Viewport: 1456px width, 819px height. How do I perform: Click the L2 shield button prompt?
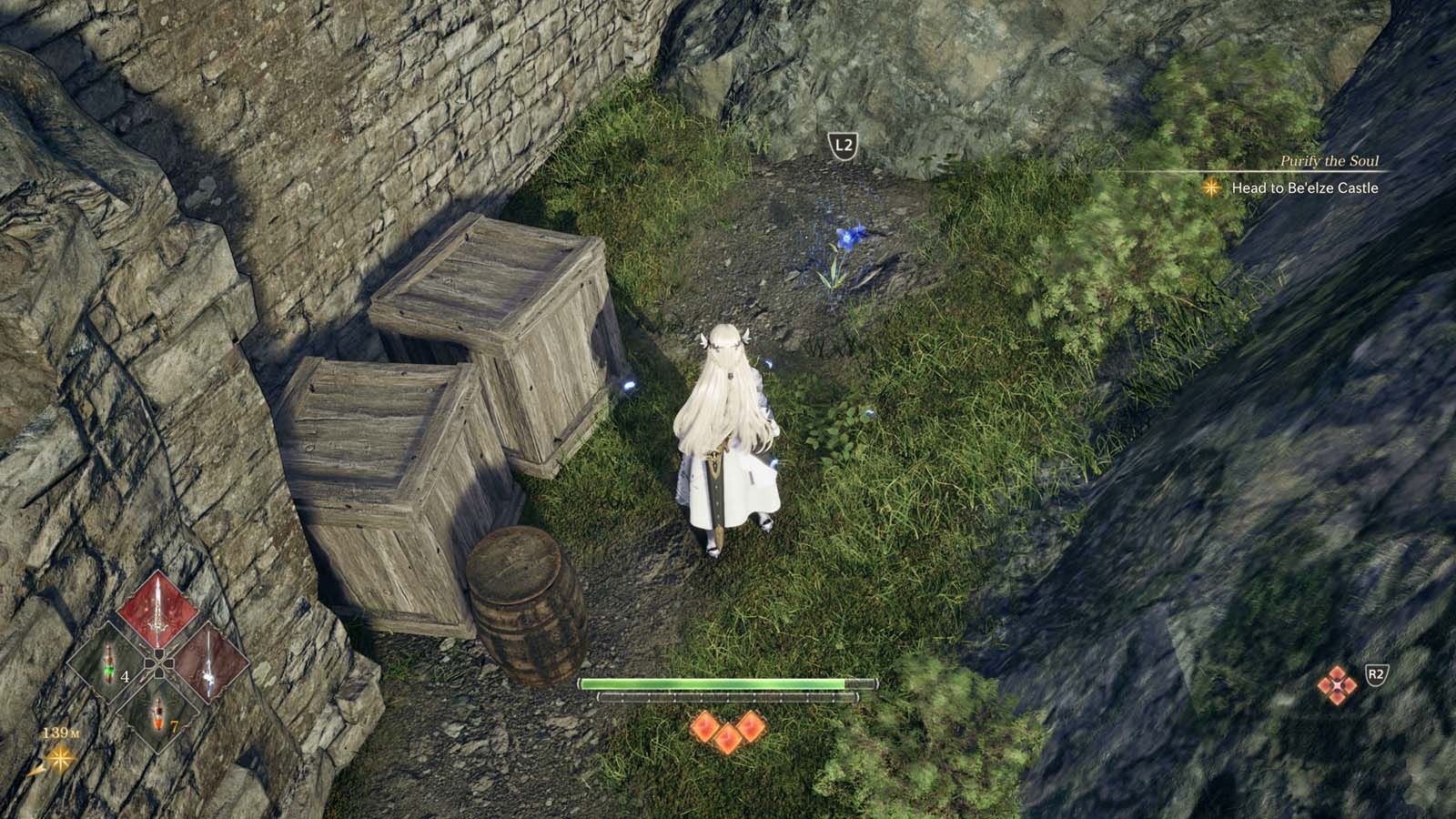pos(842,144)
